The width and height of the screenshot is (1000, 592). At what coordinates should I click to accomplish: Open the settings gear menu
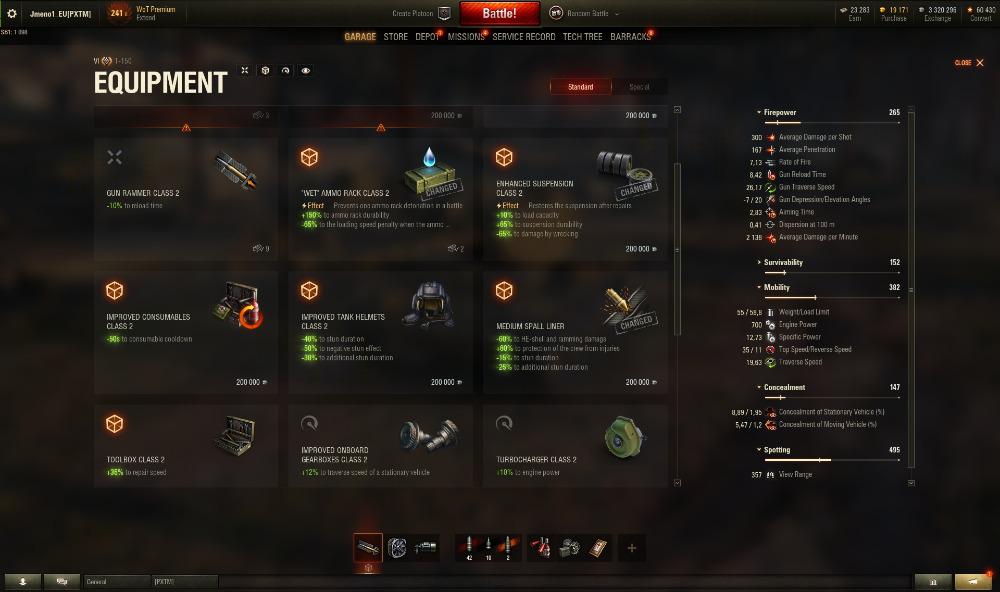(x=12, y=14)
